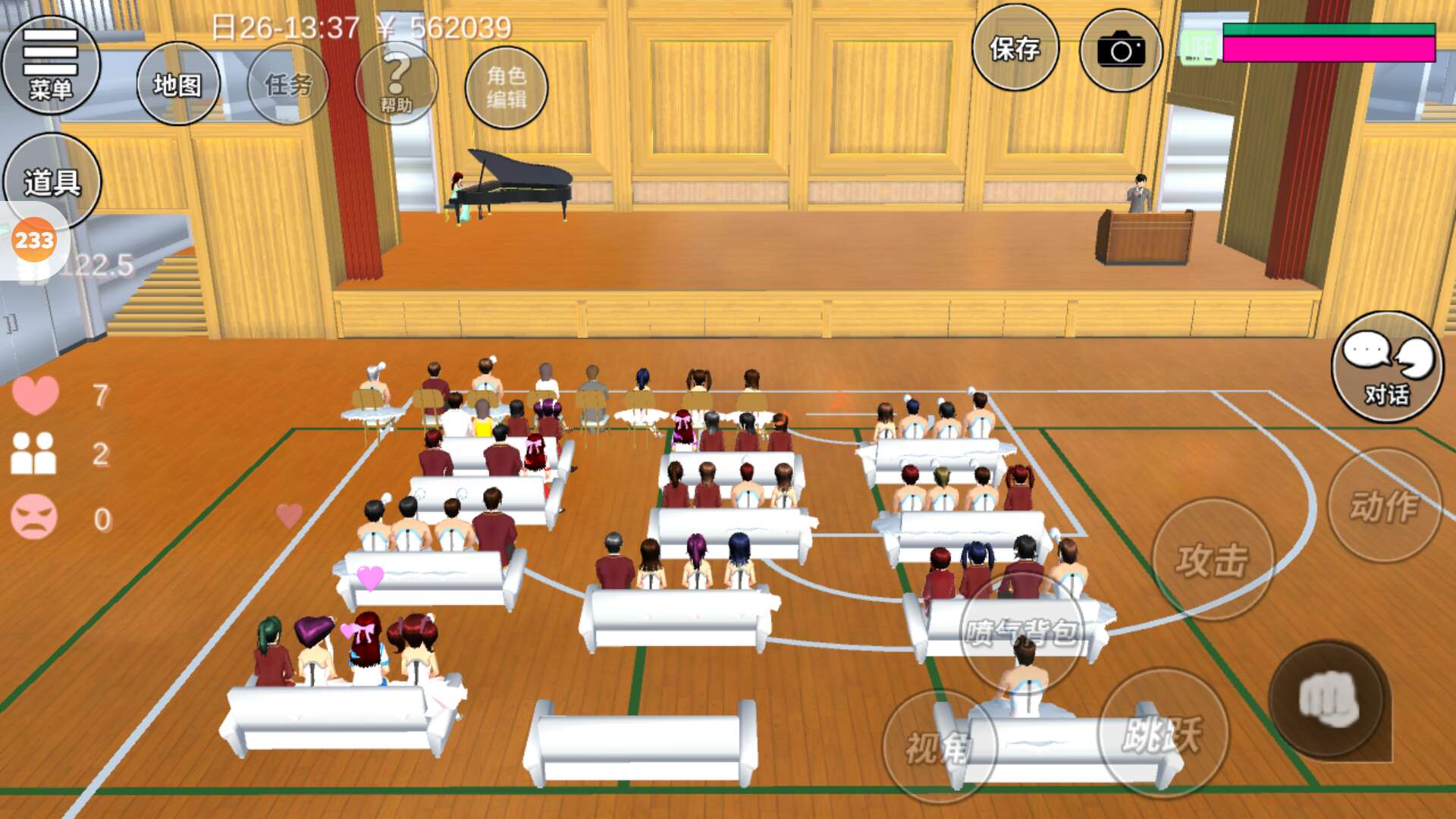The height and width of the screenshot is (819, 1456).
Task: Start a conversation with 对话
Action: (1387, 367)
